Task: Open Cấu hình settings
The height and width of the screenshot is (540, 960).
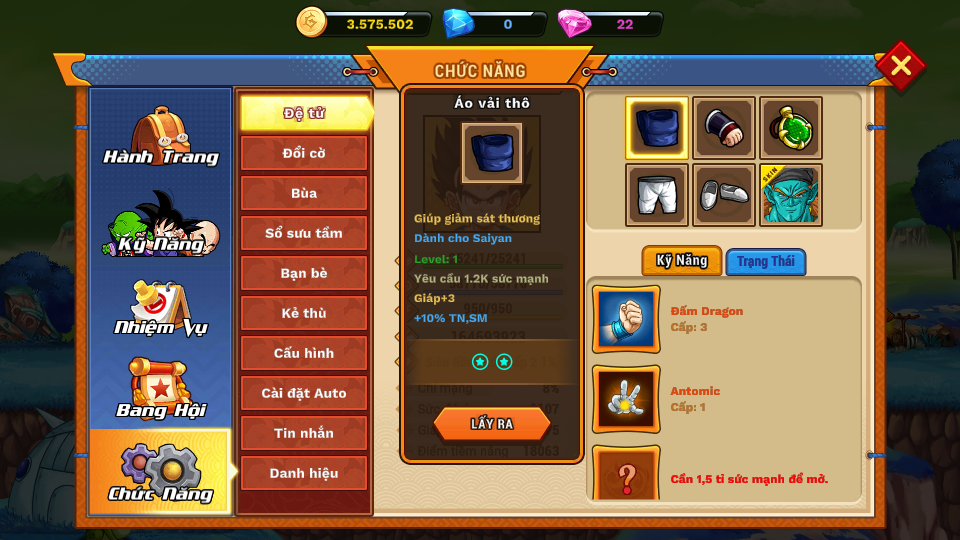Action: tap(303, 353)
